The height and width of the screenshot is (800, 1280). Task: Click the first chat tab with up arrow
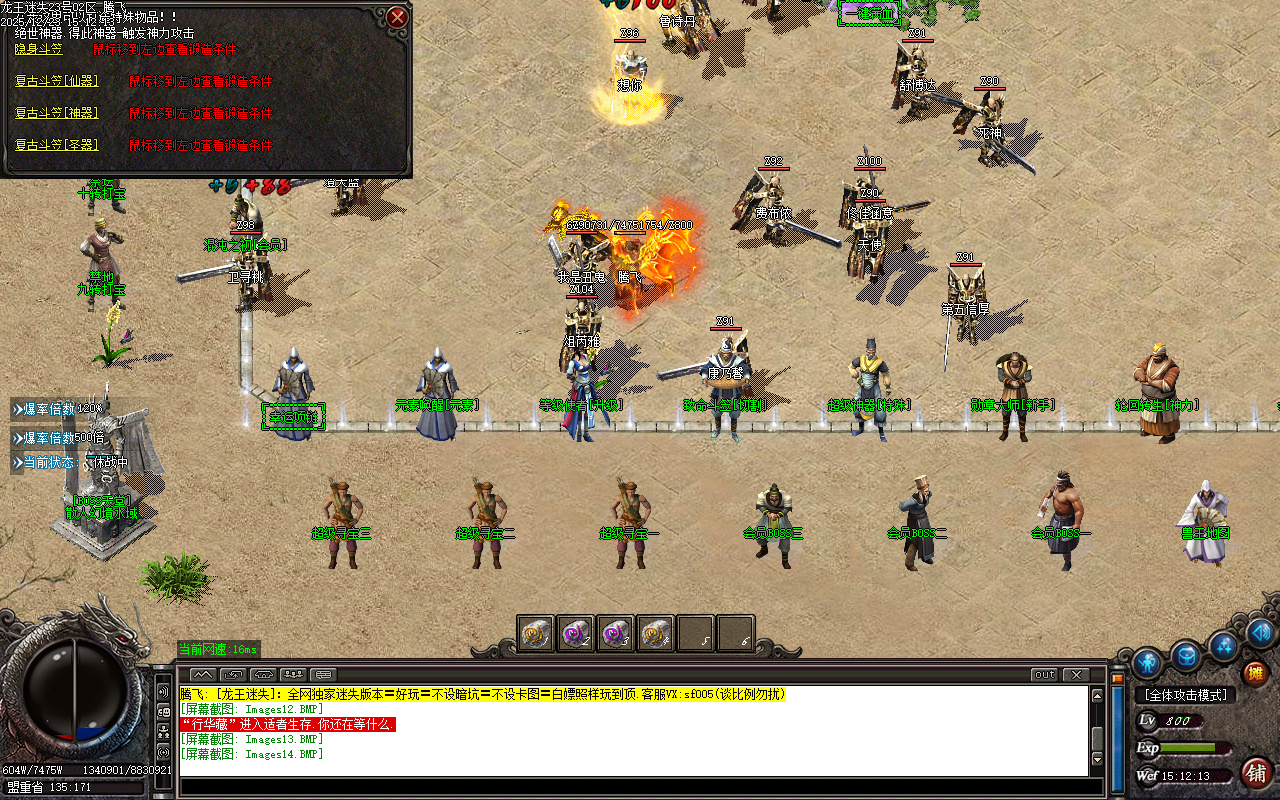[202, 675]
